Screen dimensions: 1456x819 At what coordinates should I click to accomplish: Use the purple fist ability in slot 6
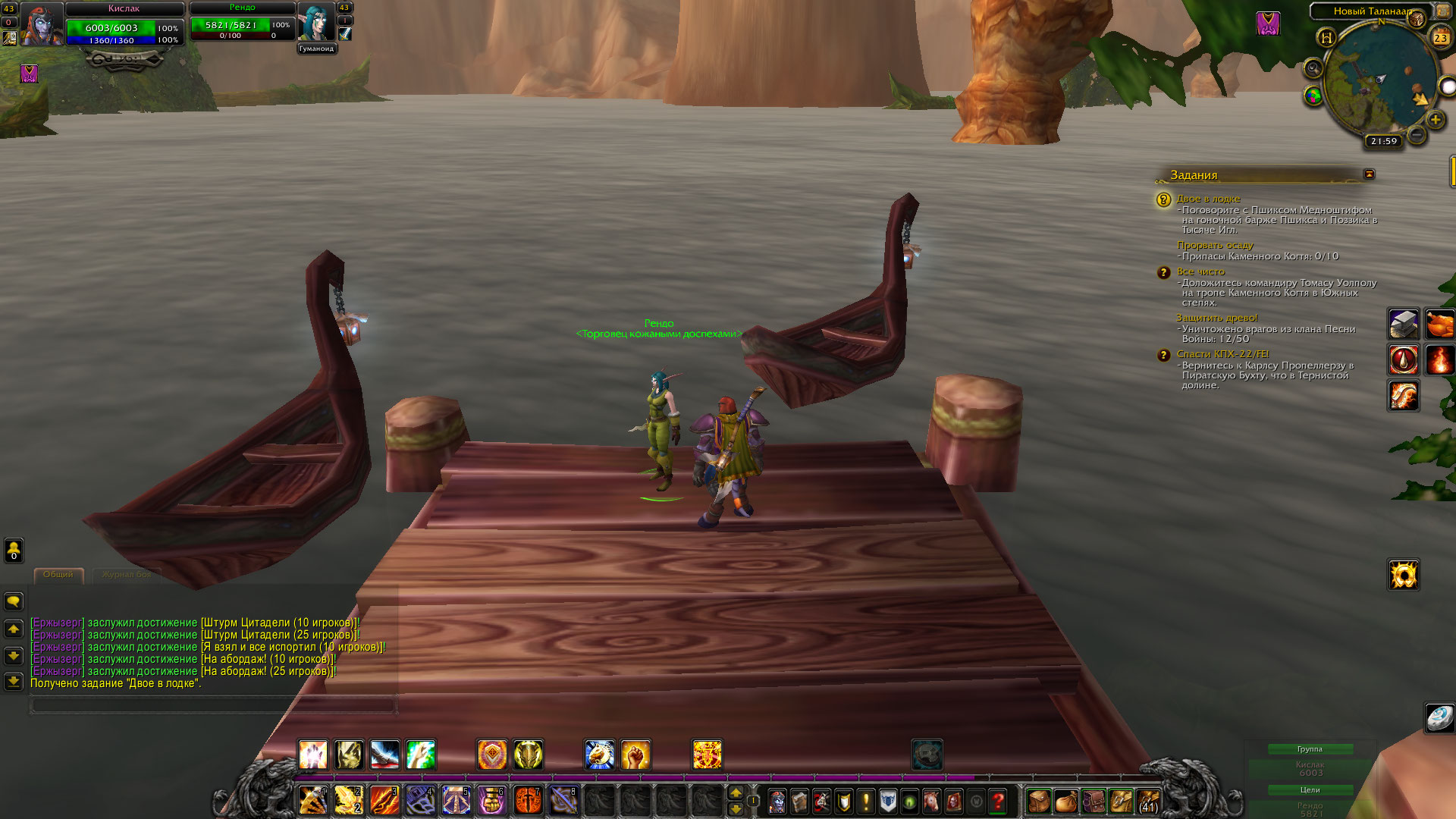(x=491, y=800)
